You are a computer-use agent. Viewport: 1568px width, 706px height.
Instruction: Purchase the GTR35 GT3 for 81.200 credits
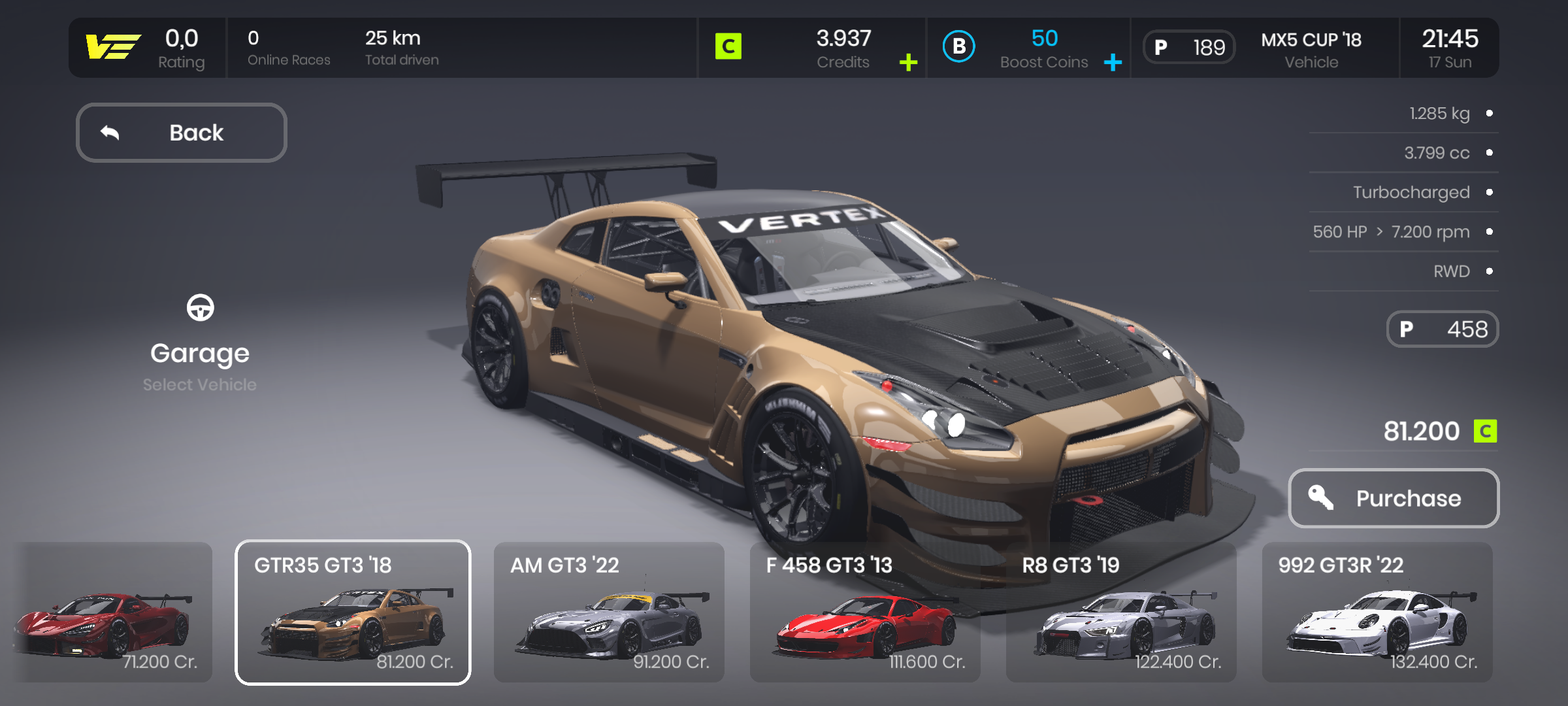click(1394, 498)
